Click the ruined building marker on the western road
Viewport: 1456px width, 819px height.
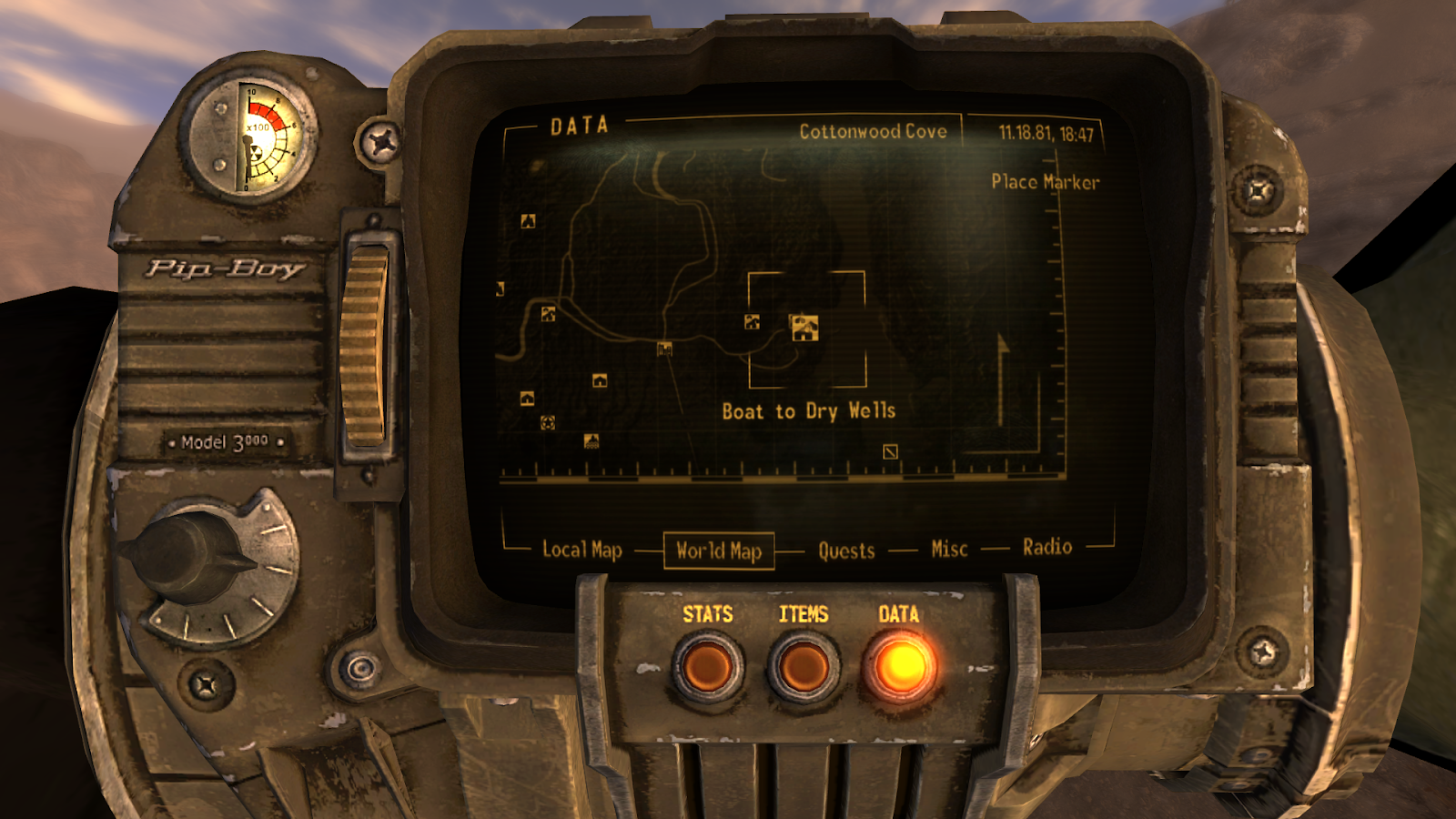(x=663, y=349)
